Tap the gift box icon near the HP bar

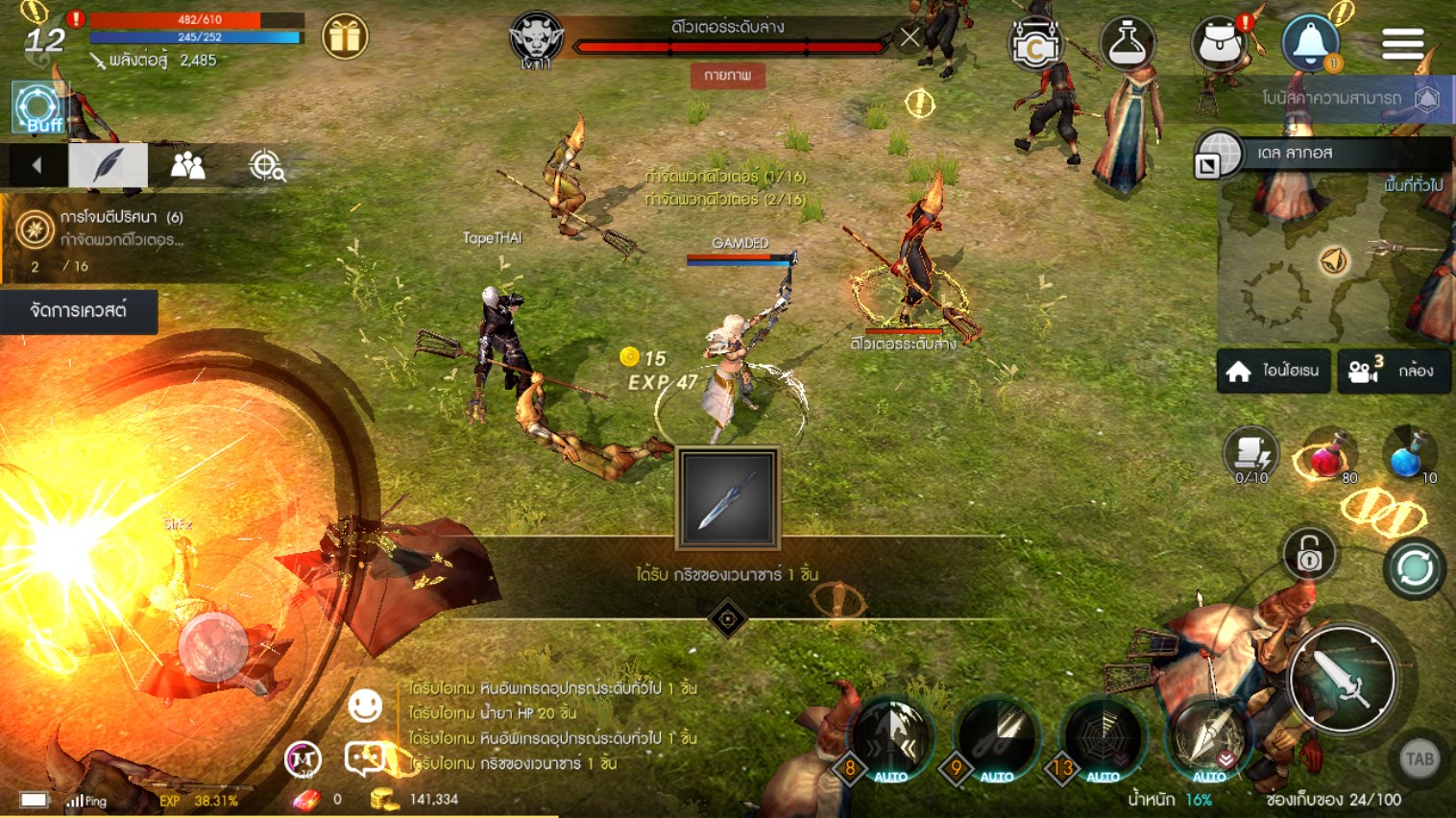click(346, 35)
